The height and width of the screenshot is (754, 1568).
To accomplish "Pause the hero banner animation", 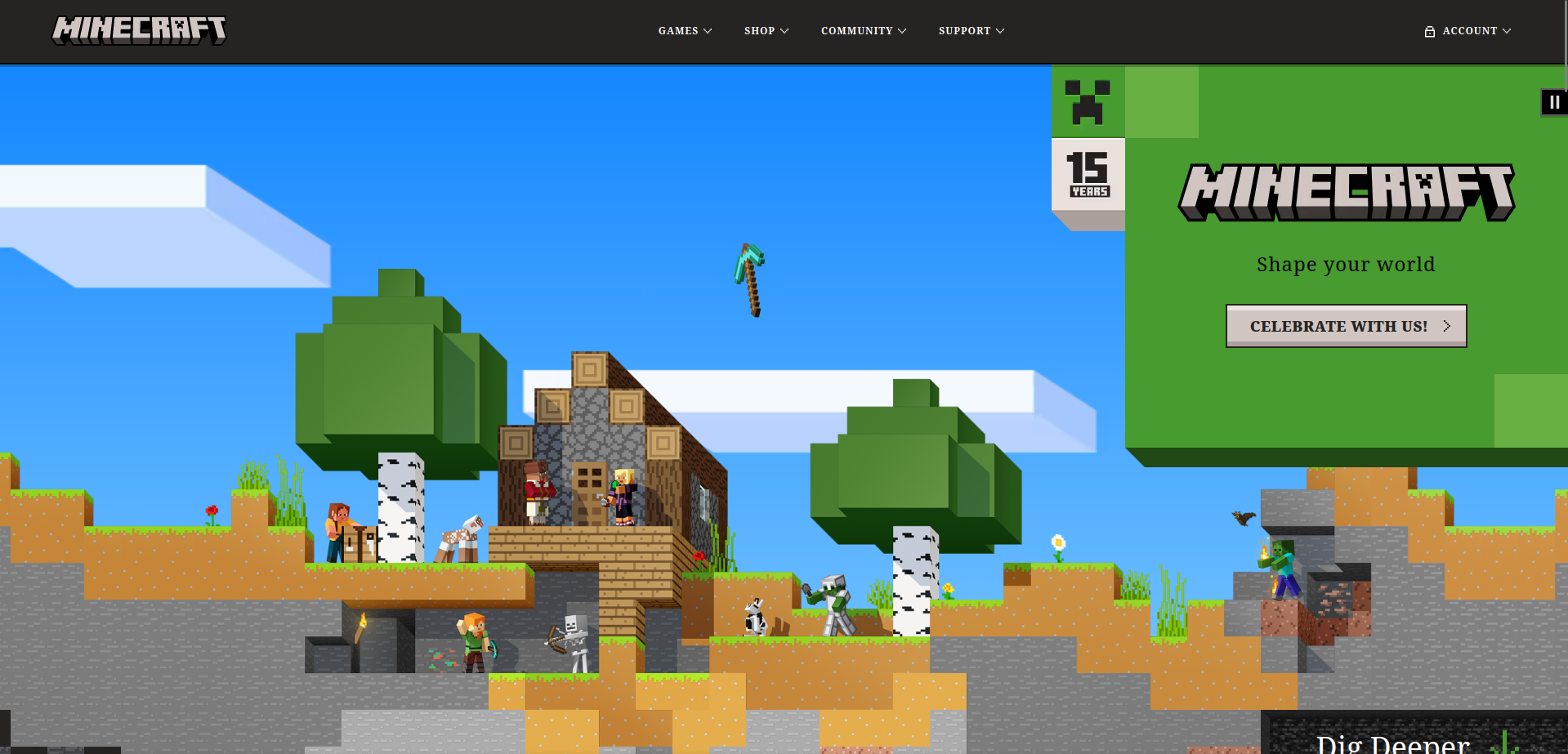I will pos(1553,102).
